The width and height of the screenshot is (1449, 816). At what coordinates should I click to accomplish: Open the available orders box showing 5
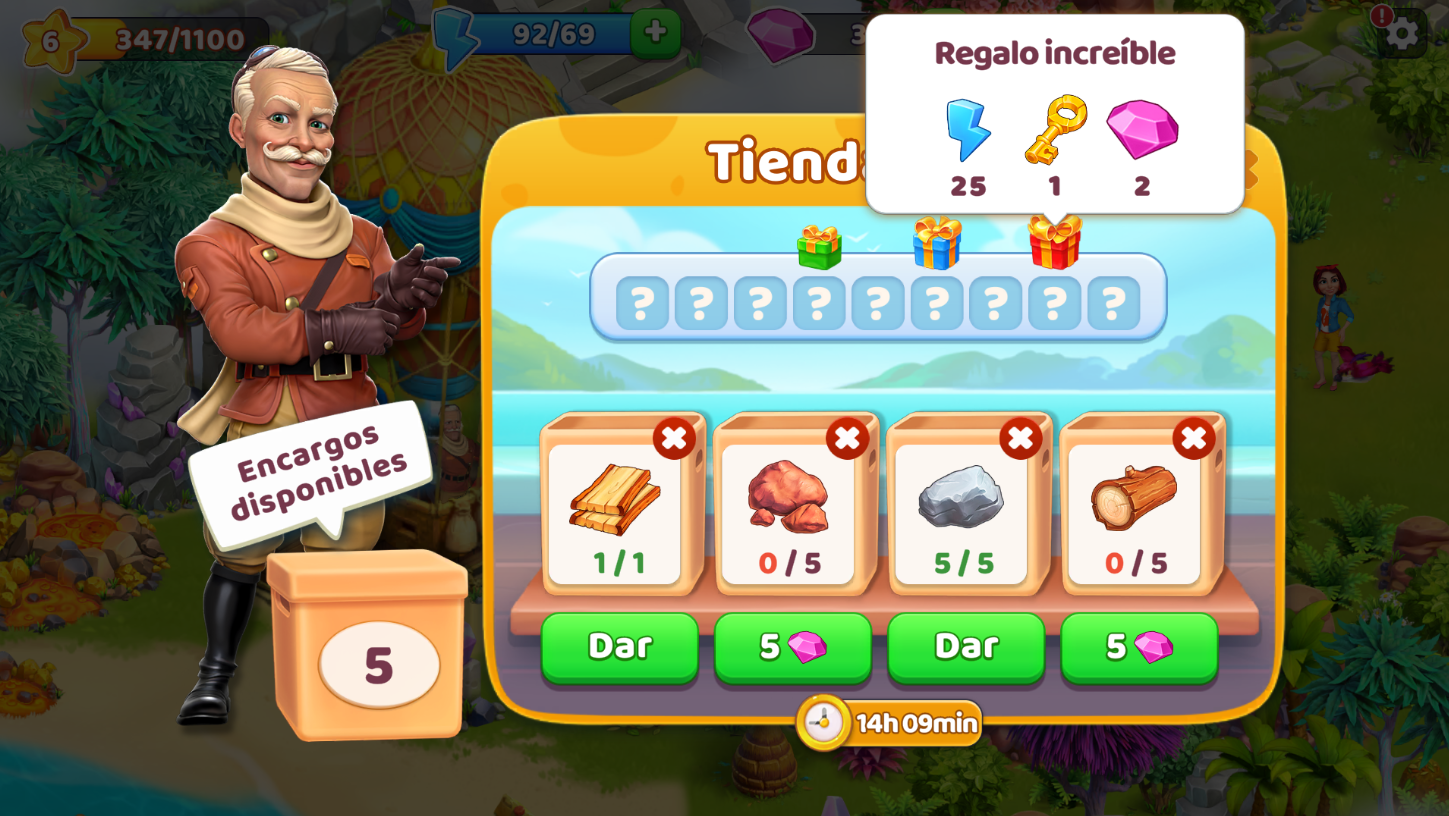tap(368, 647)
